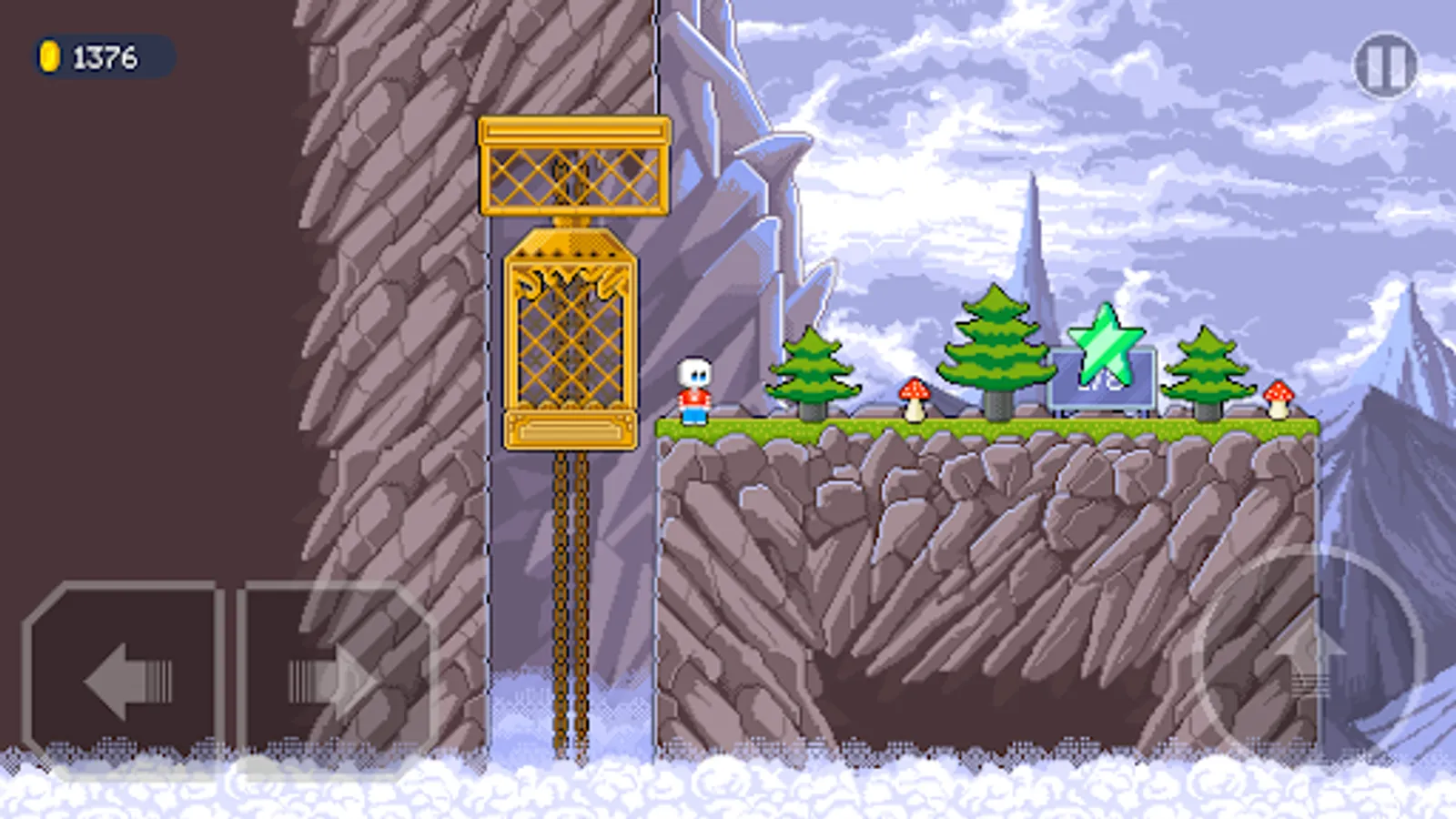
Task: Click the gold coin icon in the counter
Action: [50, 57]
